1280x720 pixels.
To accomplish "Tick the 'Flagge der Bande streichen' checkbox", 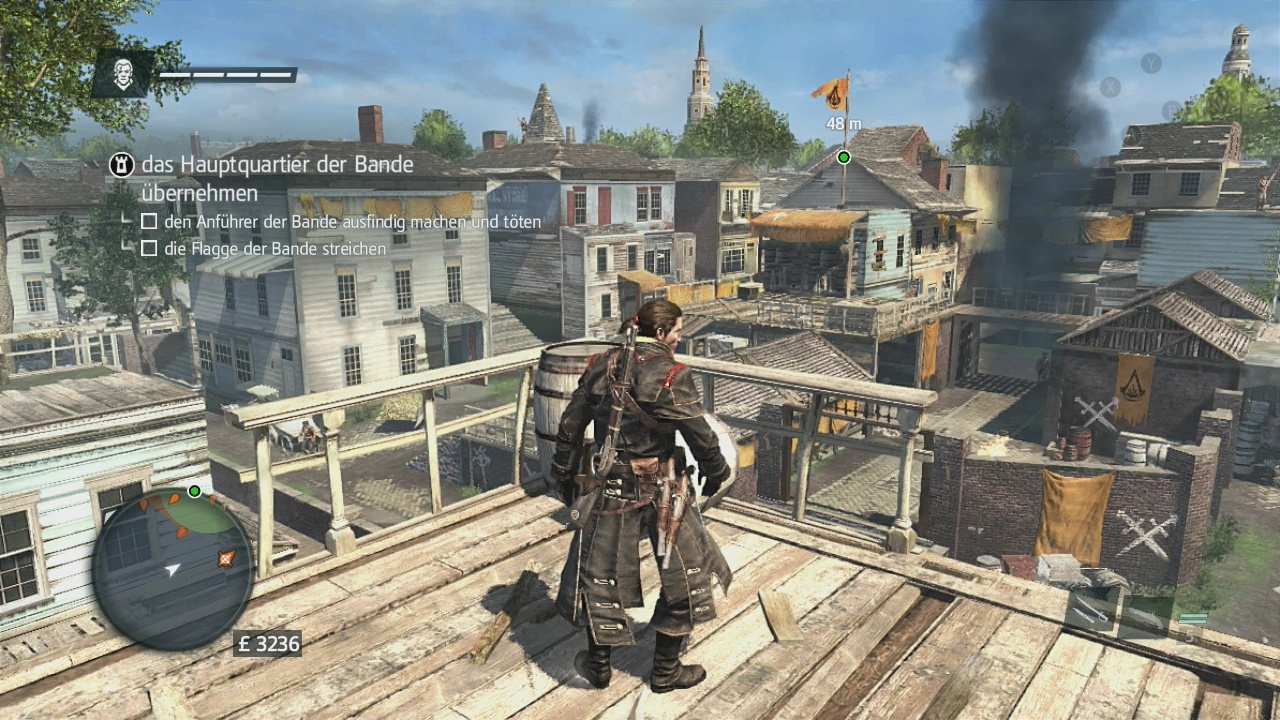I will (x=149, y=248).
